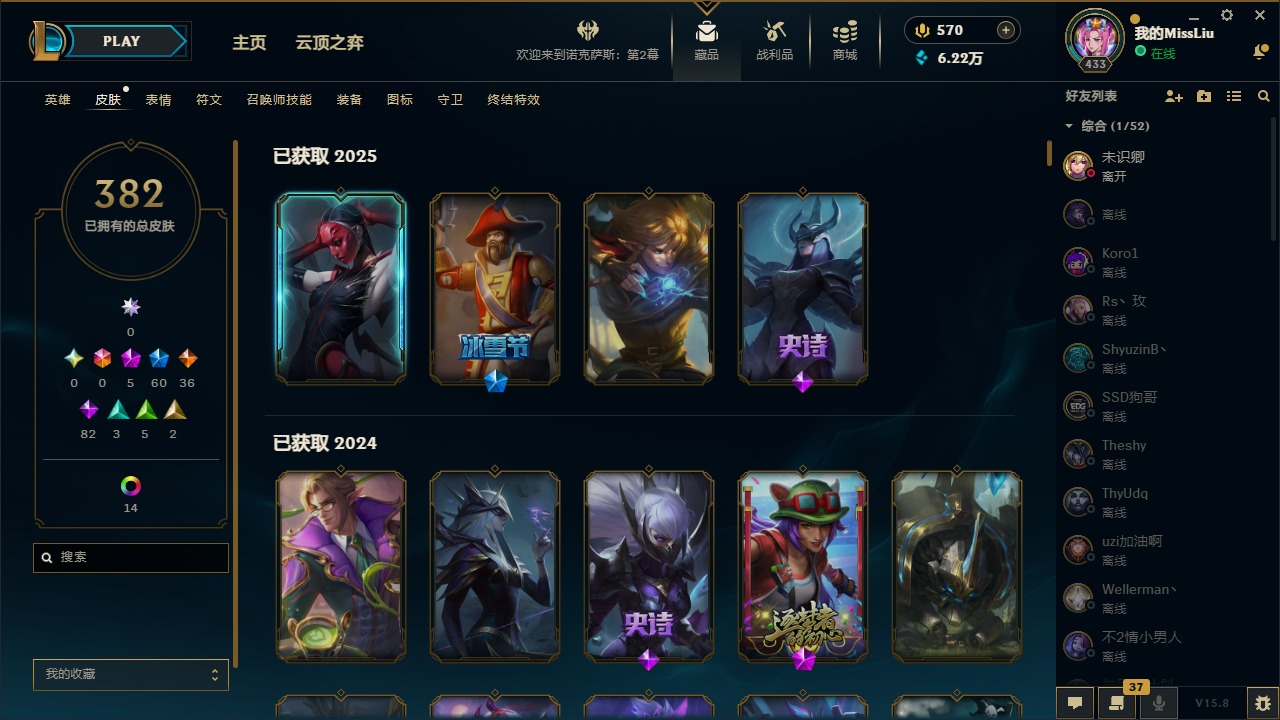Image resolution: width=1280 pixels, height=720 pixels.
Task: Close the client window
Action: coord(1260,16)
